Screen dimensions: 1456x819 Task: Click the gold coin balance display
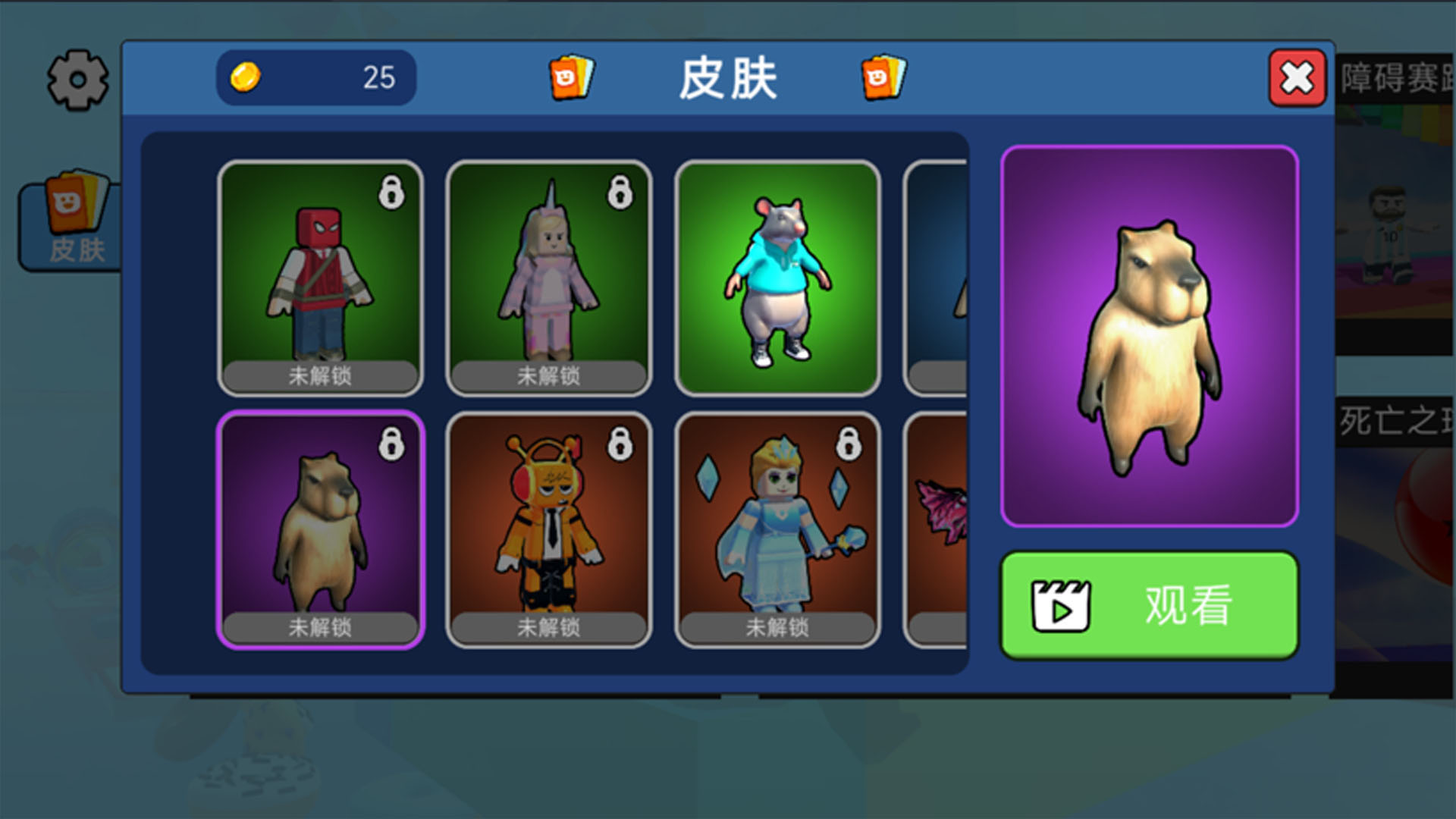point(315,77)
